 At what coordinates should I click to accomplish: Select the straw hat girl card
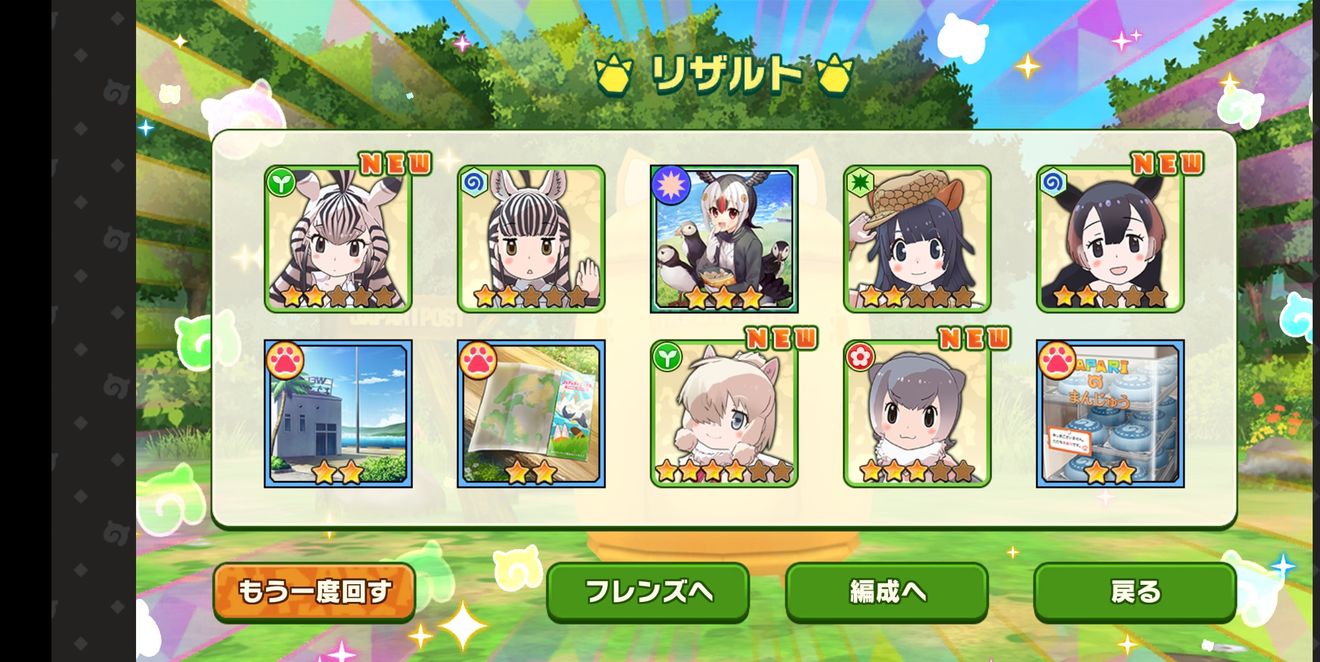917,239
